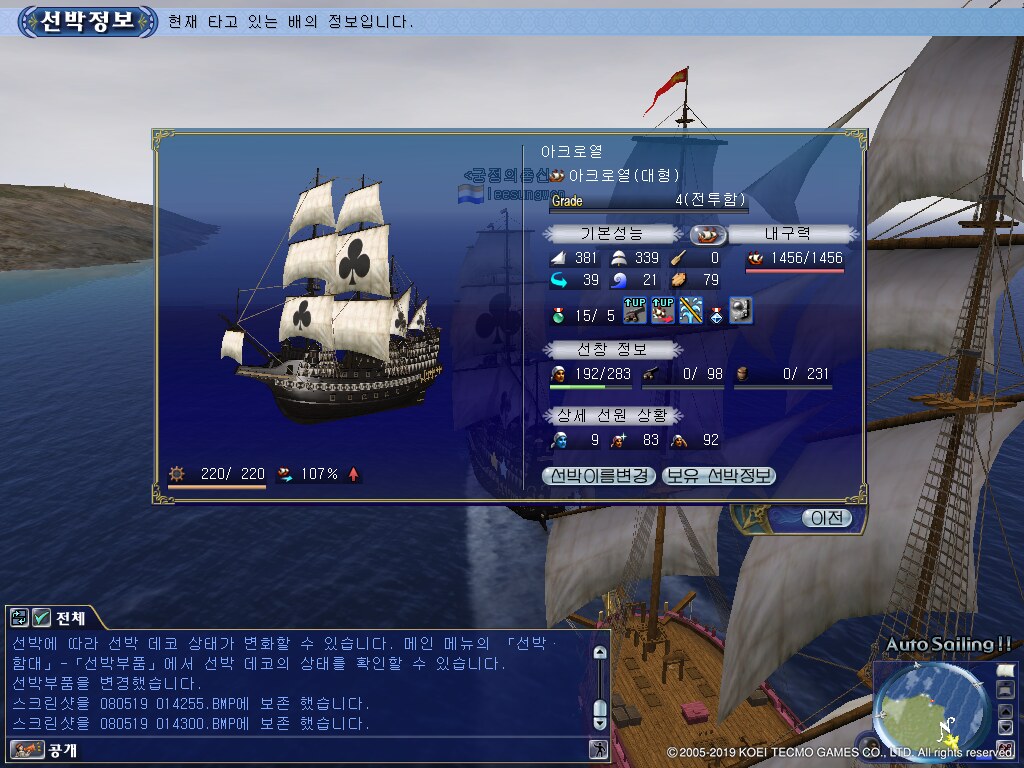Select the armor plating skill icon
The height and width of the screenshot is (768, 1024).
[x=740, y=311]
